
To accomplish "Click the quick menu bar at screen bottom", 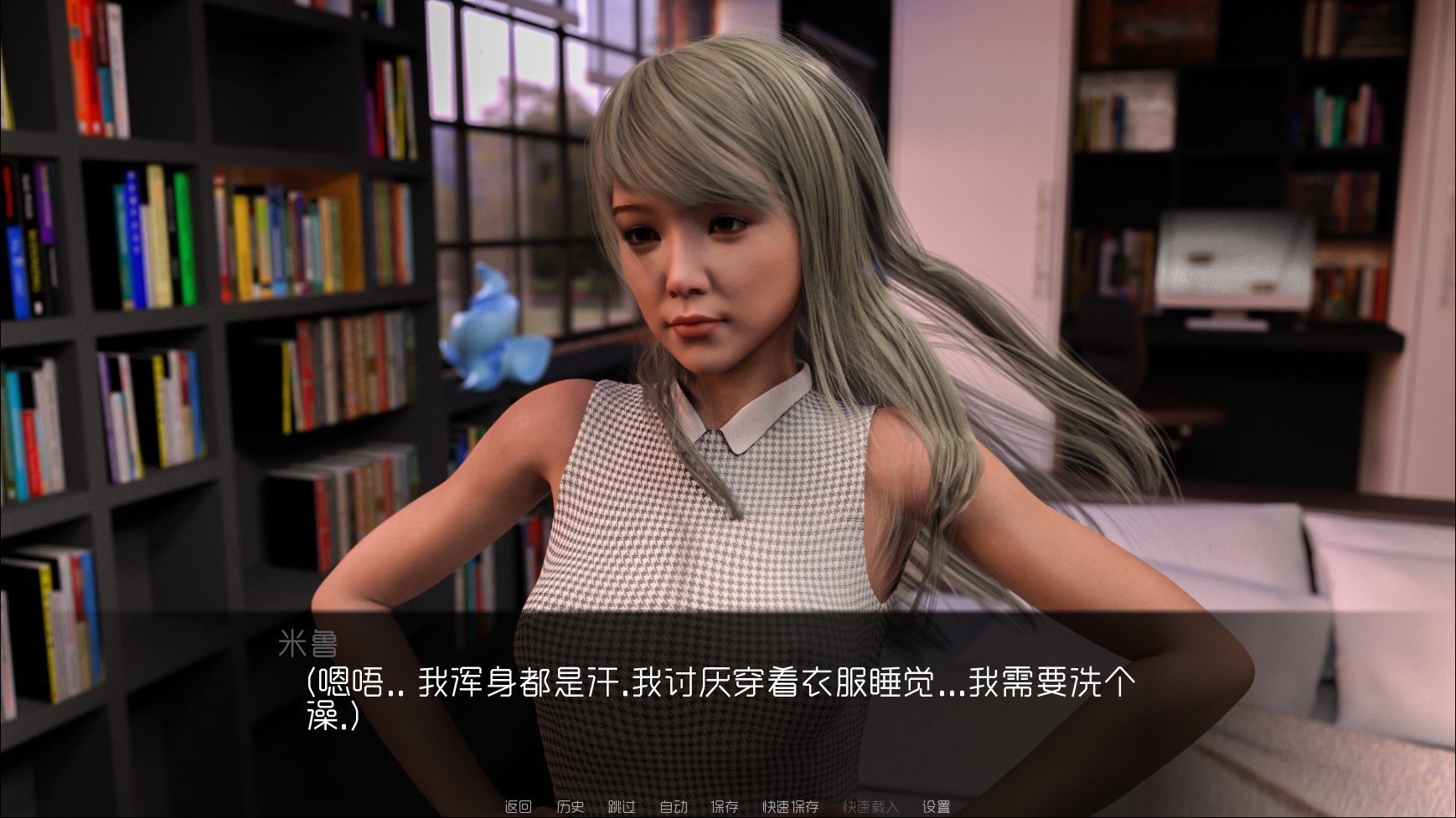I will (728, 806).
